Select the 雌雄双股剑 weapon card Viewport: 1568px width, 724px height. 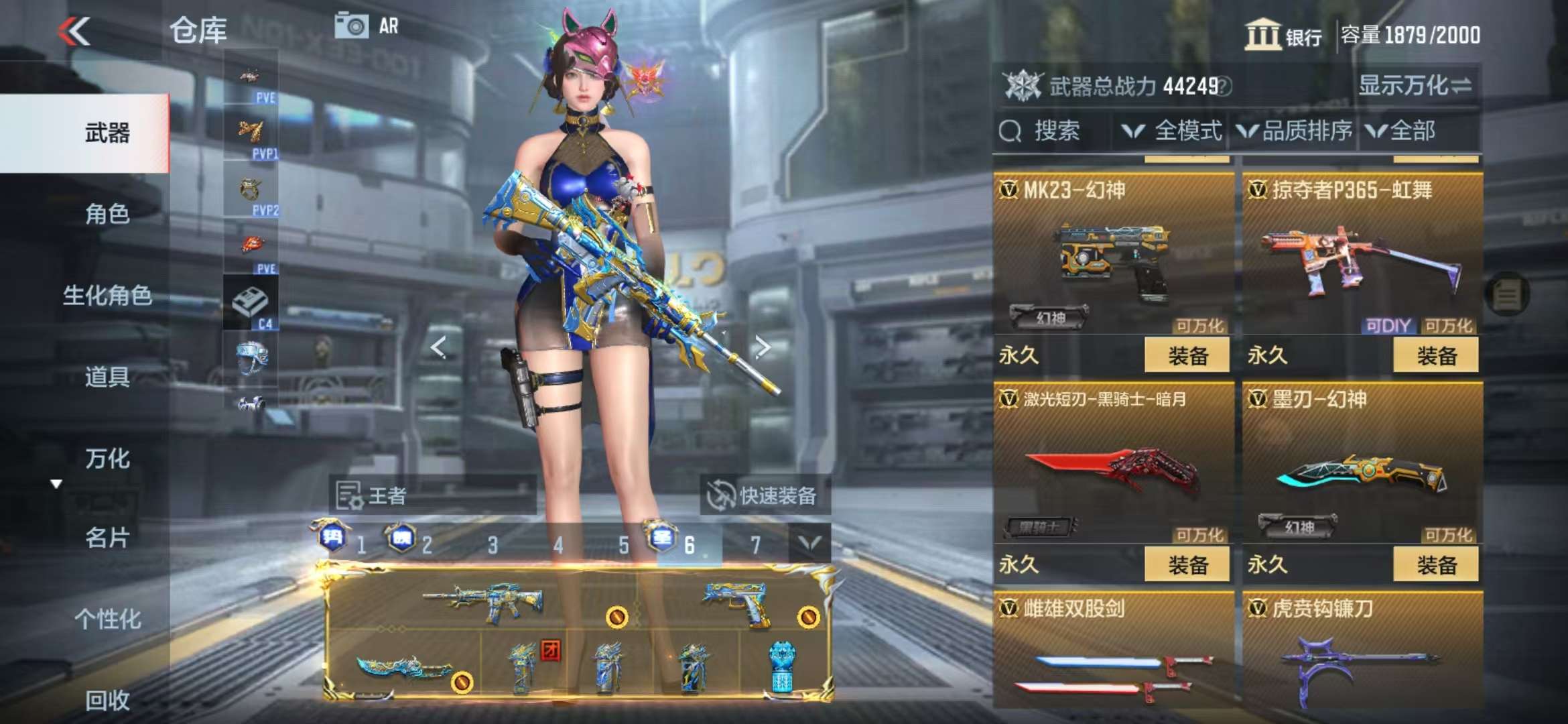[x=1114, y=650]
